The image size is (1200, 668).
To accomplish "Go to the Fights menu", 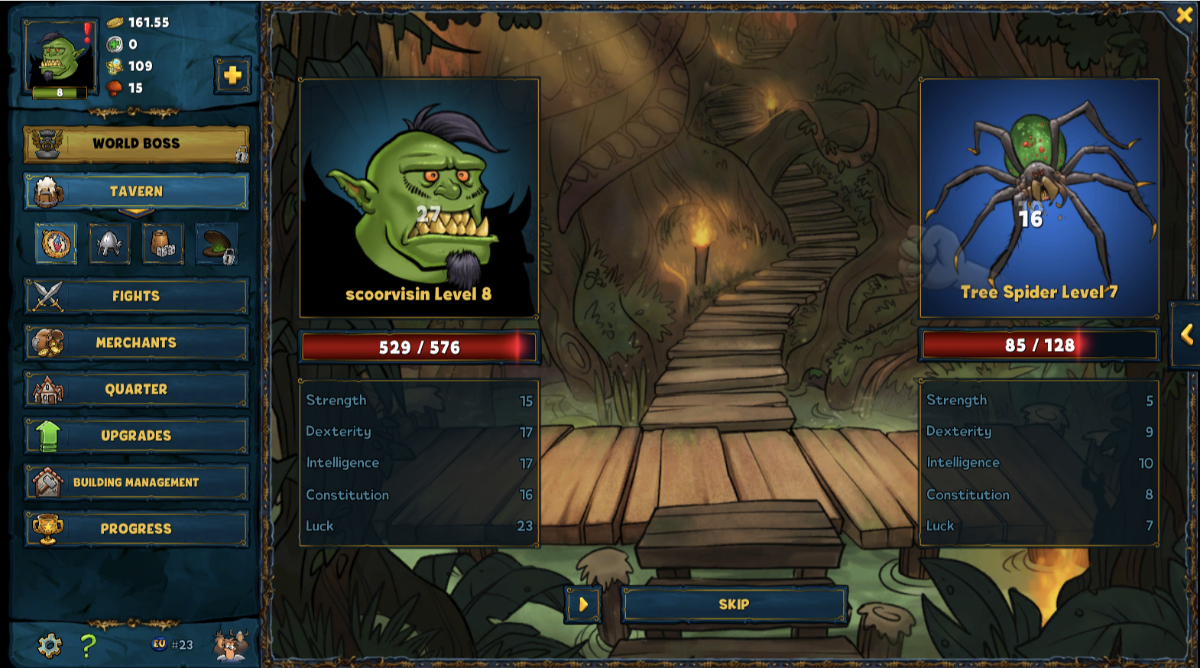I will (x=136, y=296).
